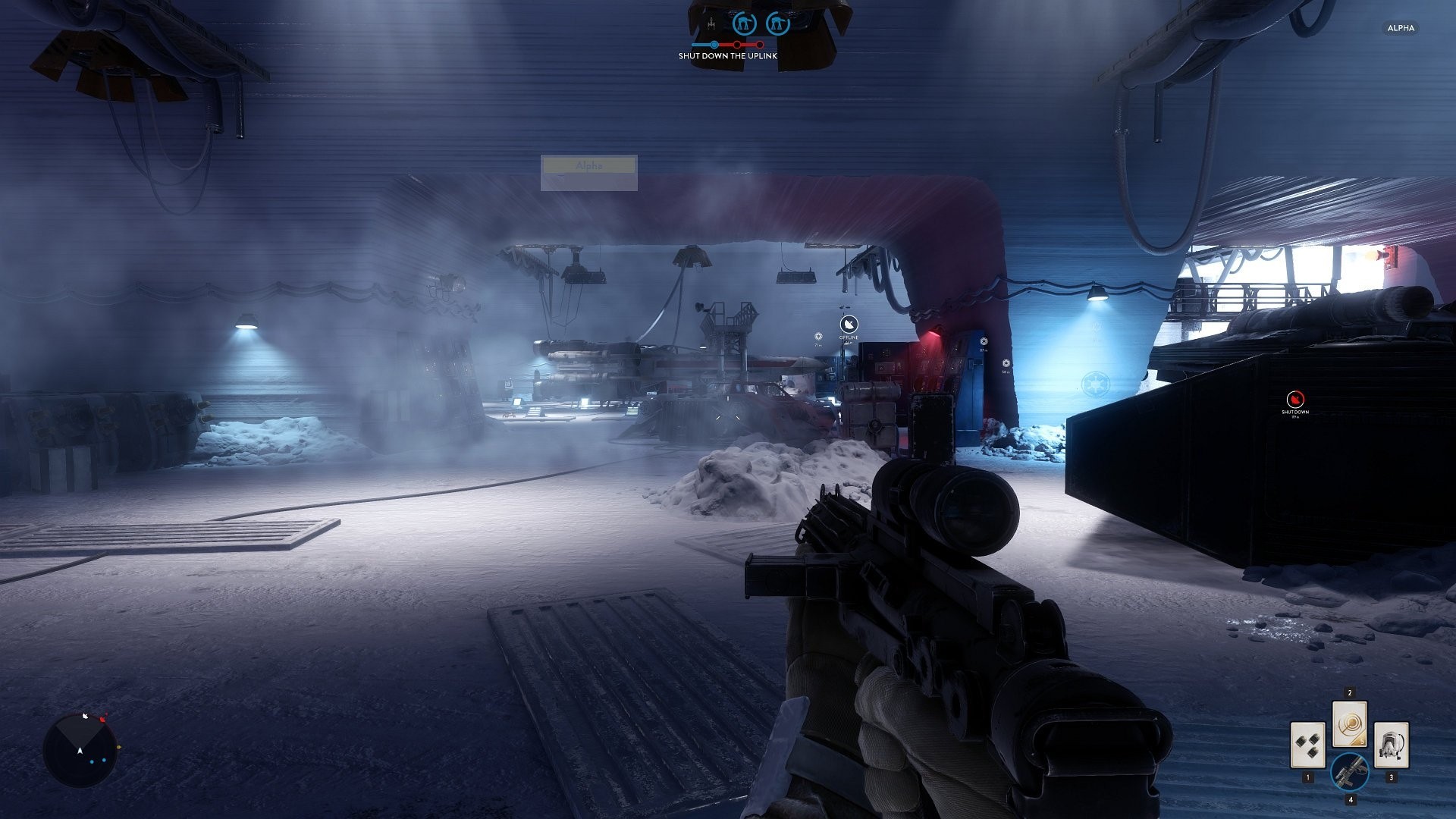Toggle the rightmost red objective node
Screen dimensions: 1456x819
759,44
